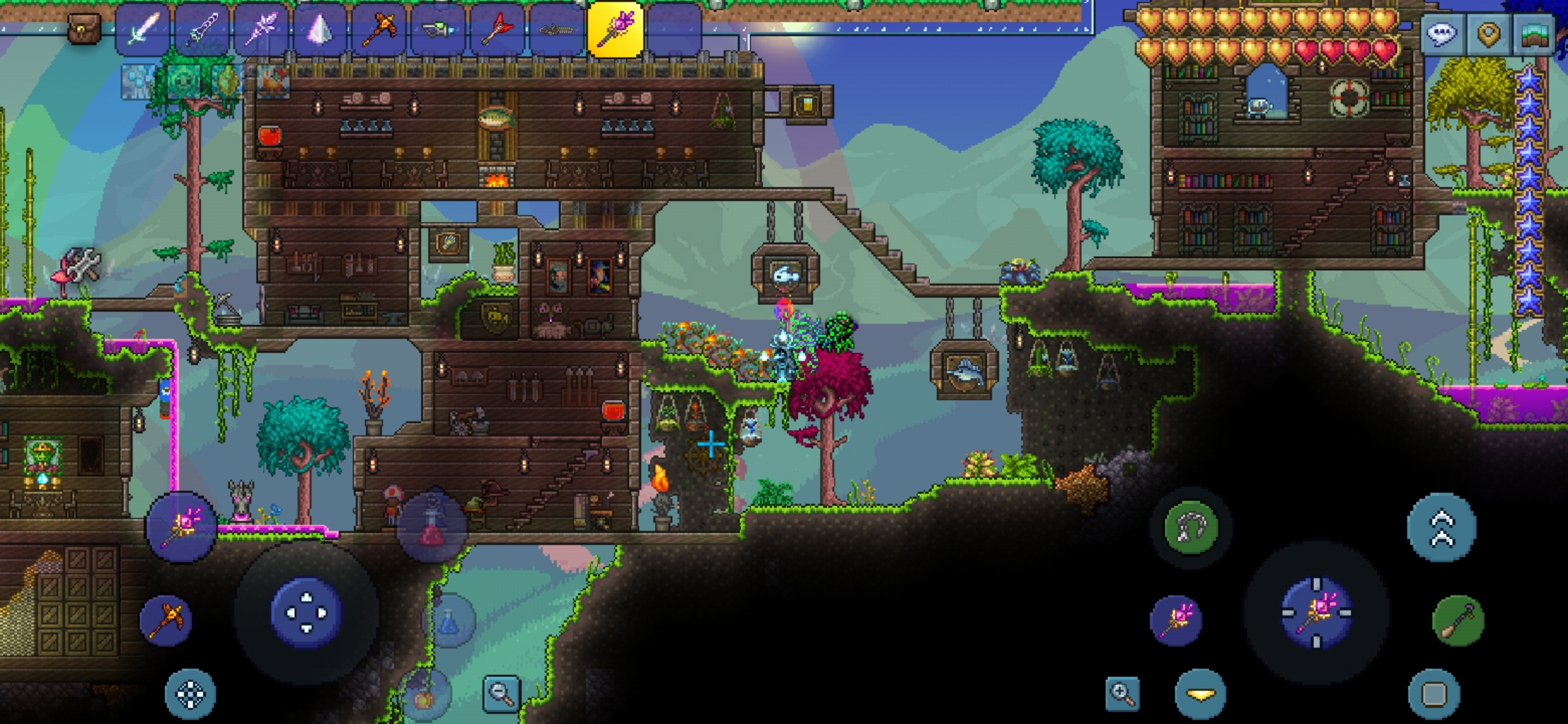Tap the zoom in magnifier

(1123, 693)
